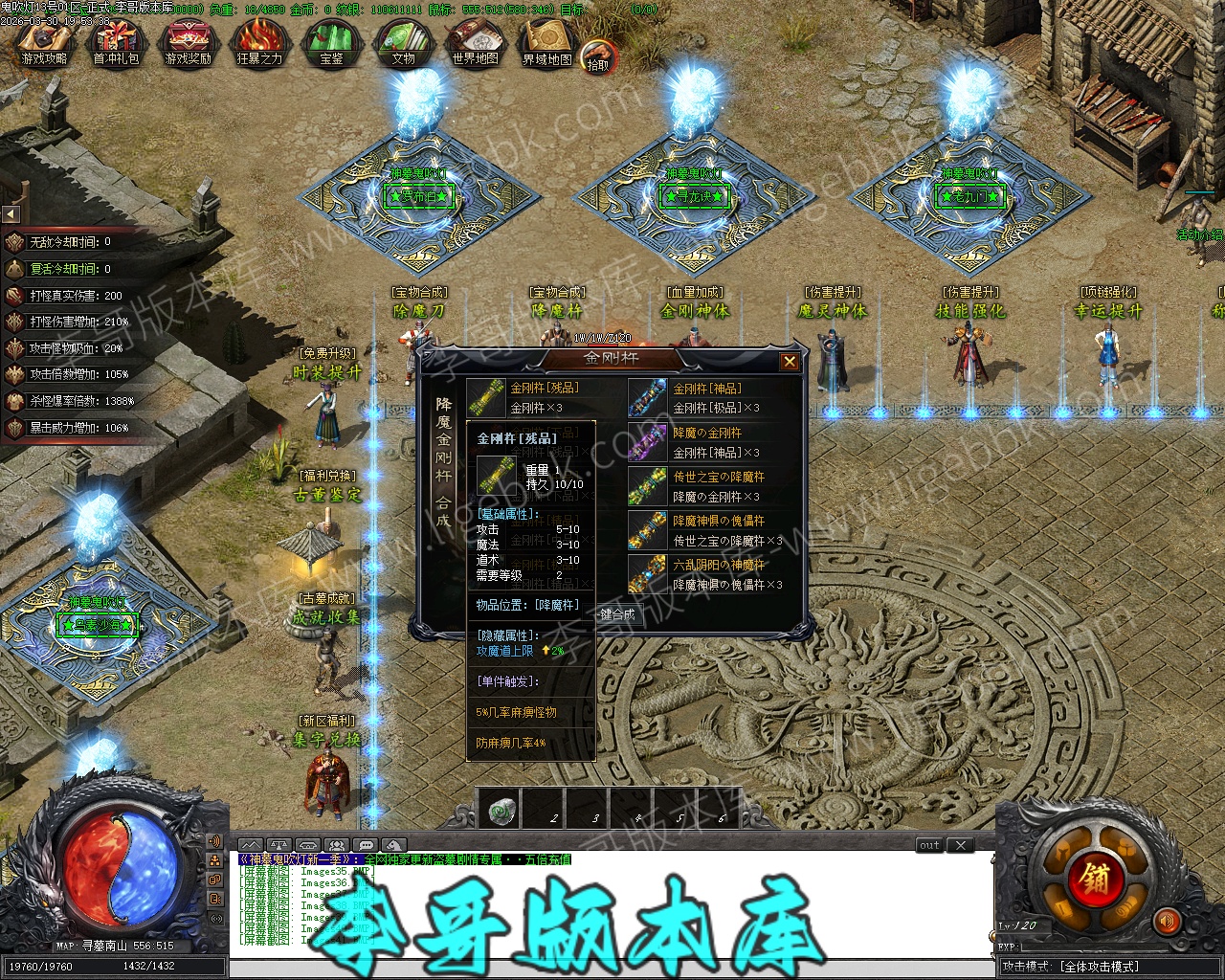
Task: Collapse the left stats panel arrow
Action: pyautogui.click(x=11, y=213)
